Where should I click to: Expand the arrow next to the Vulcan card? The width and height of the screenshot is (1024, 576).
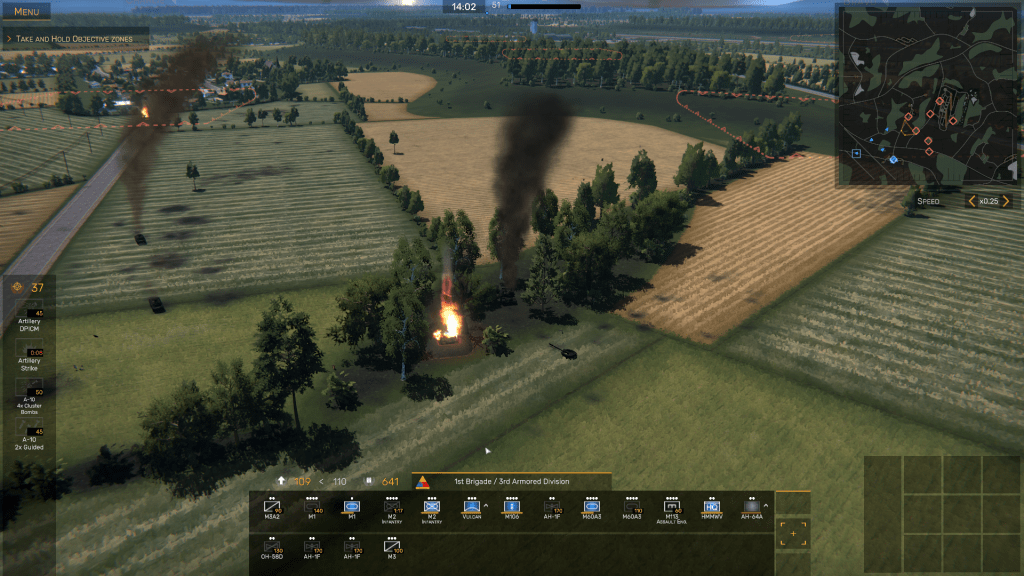[487, 506]
